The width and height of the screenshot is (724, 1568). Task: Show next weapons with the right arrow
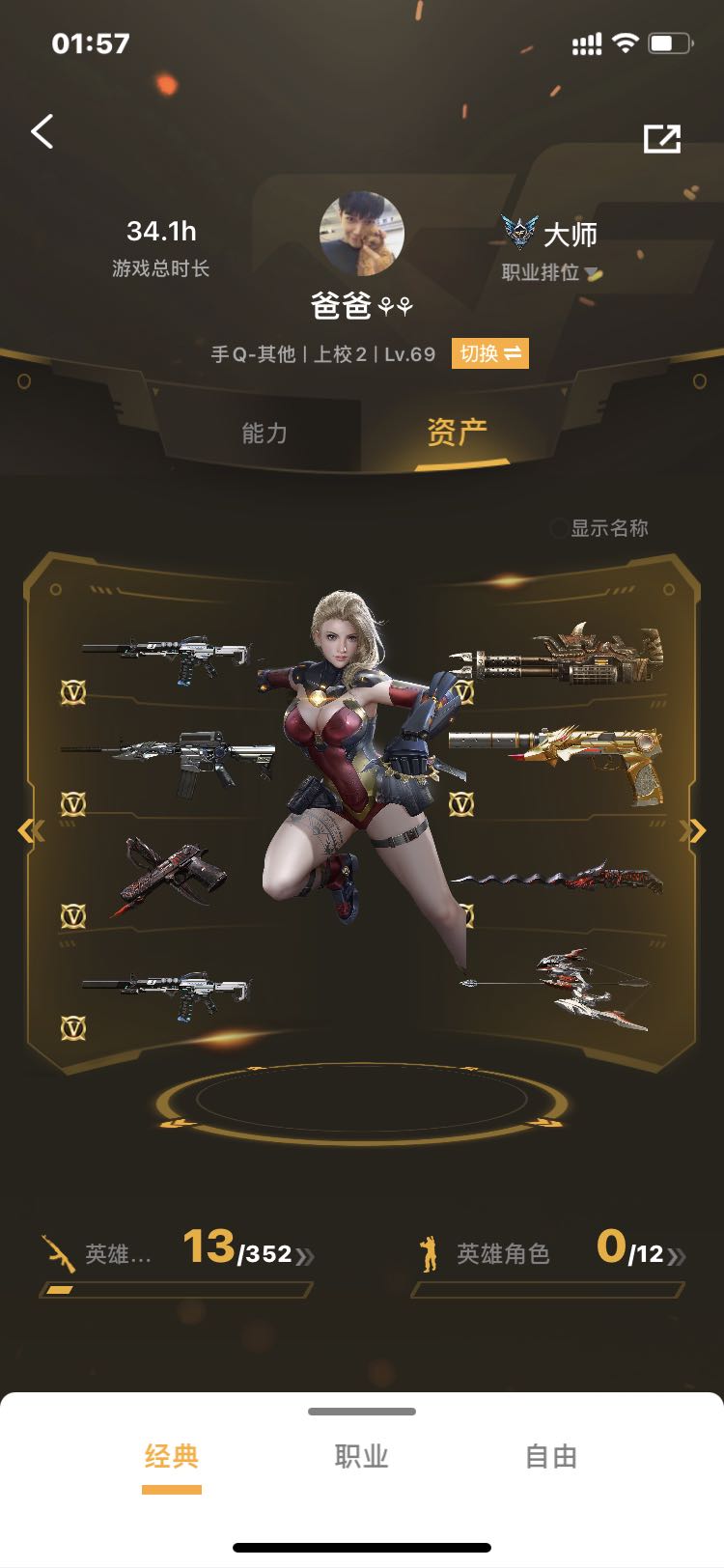click(x=692, y=830)
